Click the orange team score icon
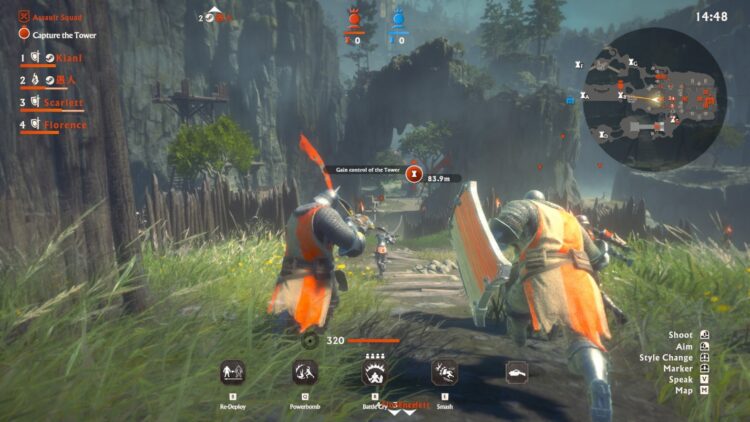This screenshot has width=750, height=422. [x=353, y=18]
